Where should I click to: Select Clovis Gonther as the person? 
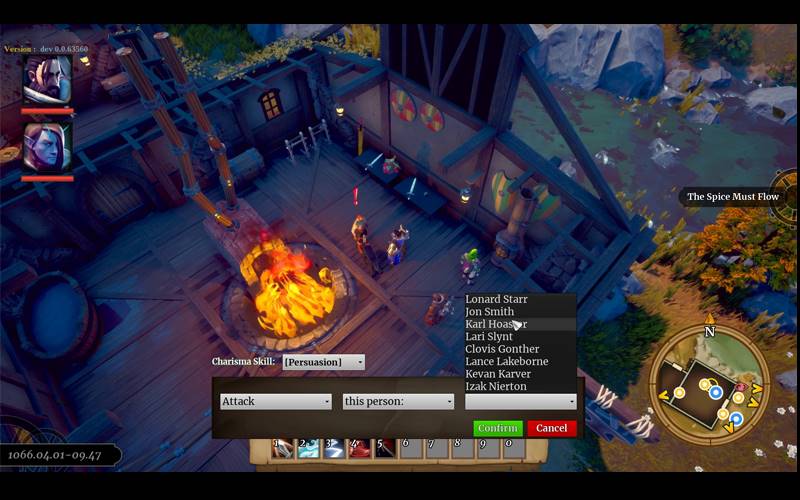point(502,349)
